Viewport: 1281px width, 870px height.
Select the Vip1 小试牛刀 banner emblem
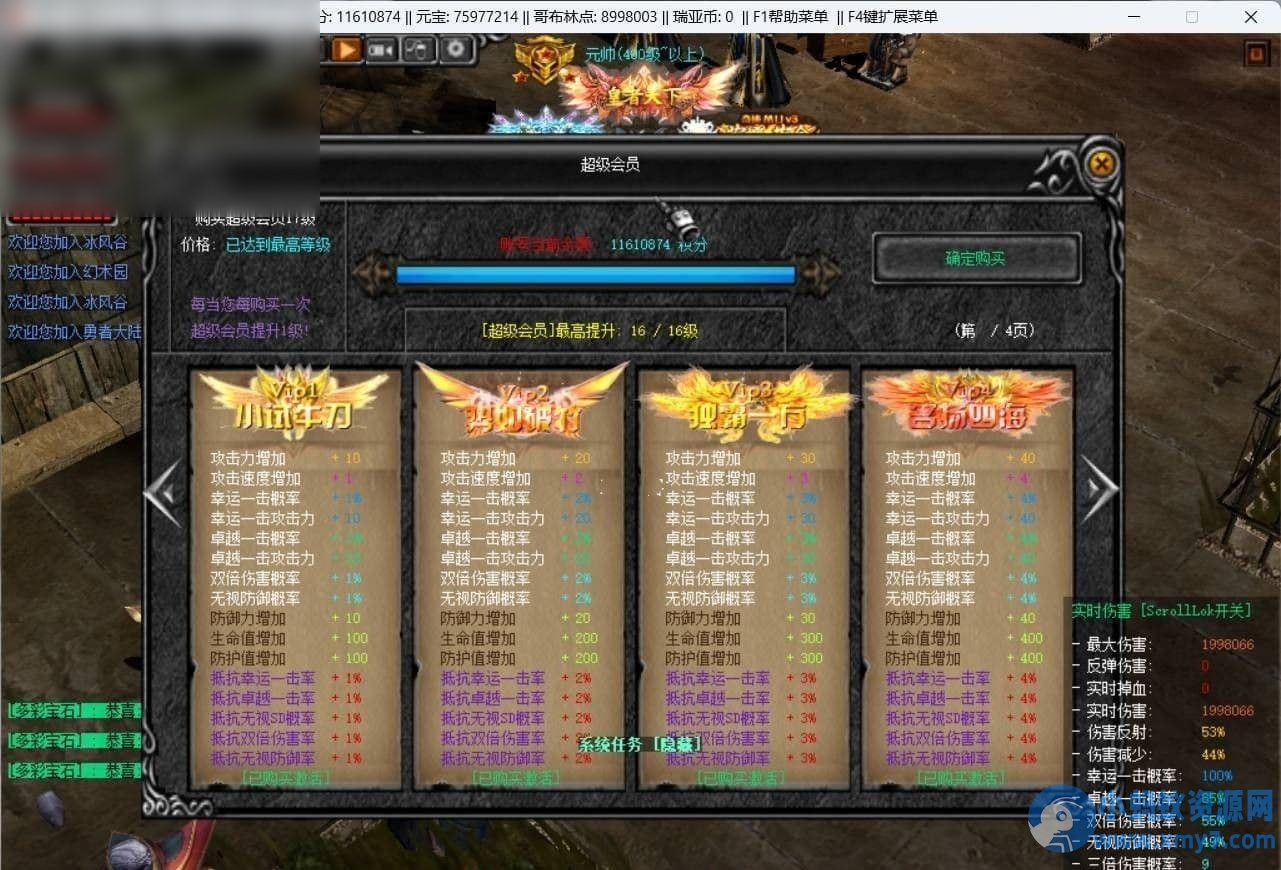[292, 400]
